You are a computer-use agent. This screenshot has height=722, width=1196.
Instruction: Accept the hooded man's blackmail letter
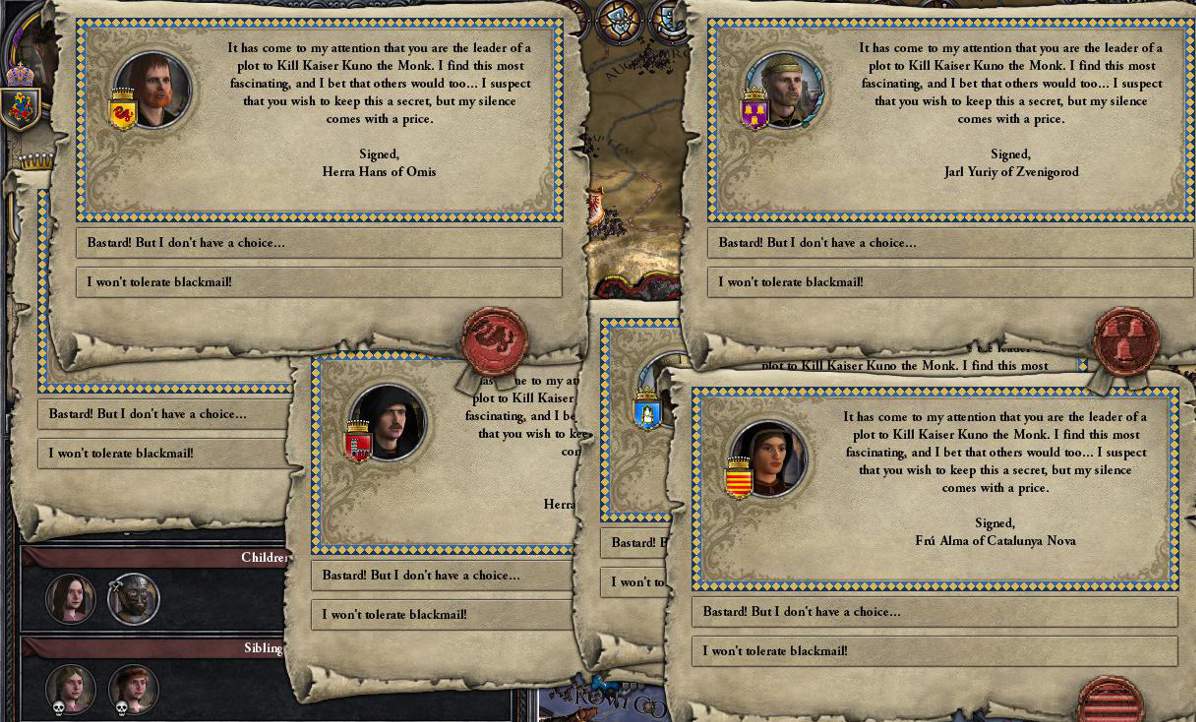tap(442, 575)
